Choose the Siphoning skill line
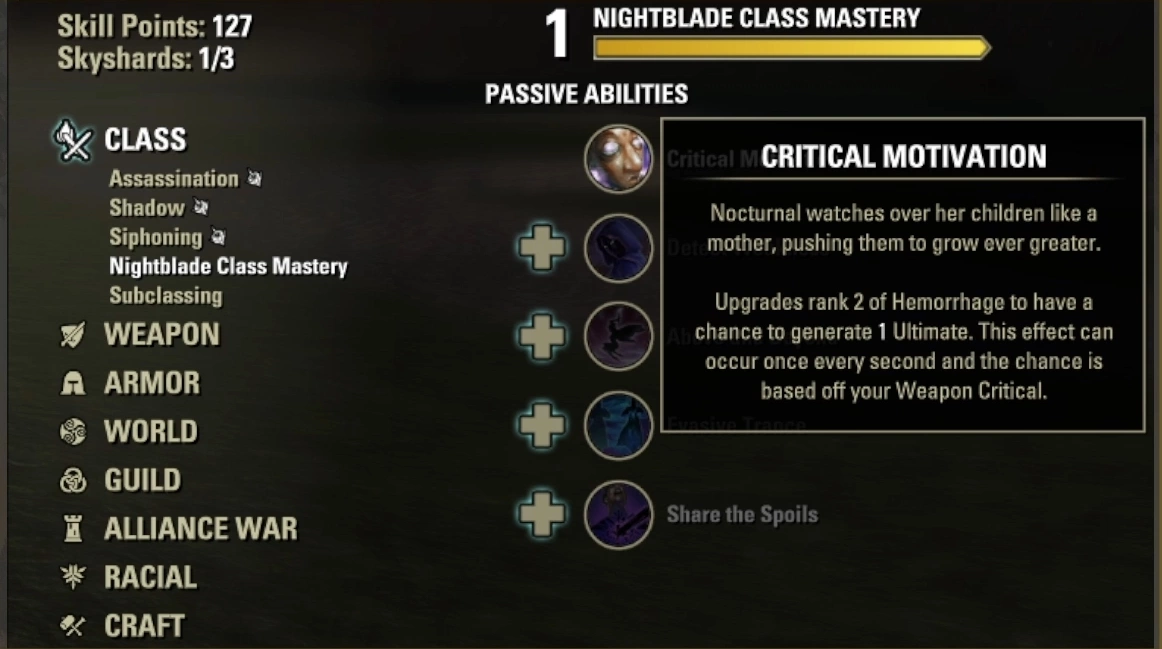Image resolution: width=1162 pixels, height=649 pixels. tap(155, 237)
